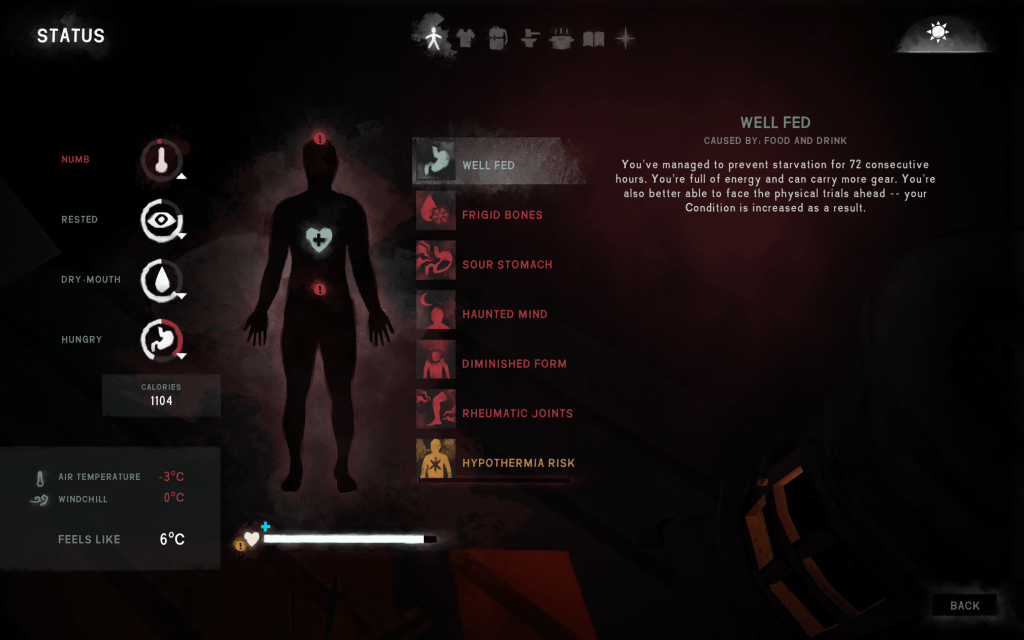
Task: Switch to the Clothing tab (shirt icon)
Action: coord(465,38)
